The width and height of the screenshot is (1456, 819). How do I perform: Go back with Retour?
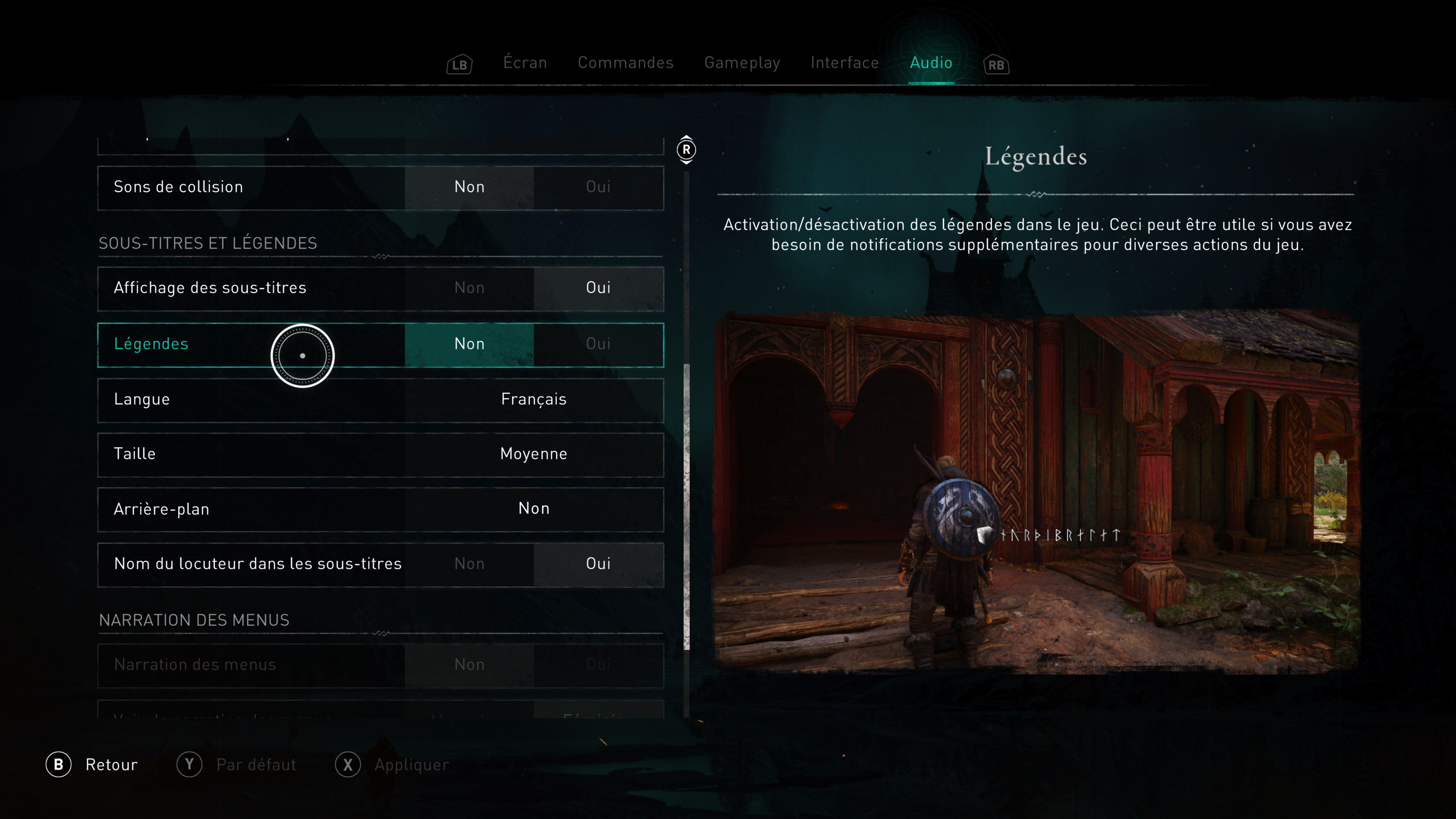click(x=92, y=765)
